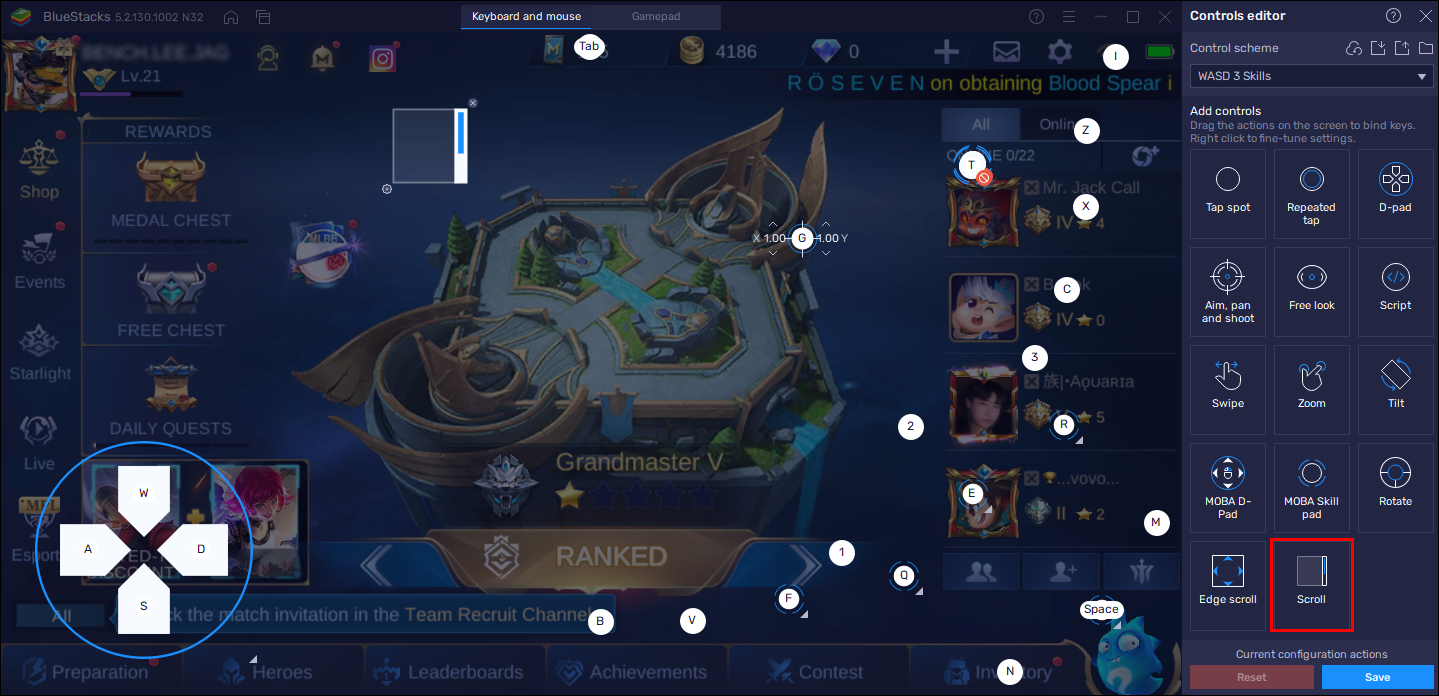The image size is (1439, 696).
Task: Claim the Medal Chest reward
Action: [x=171, y=188]
